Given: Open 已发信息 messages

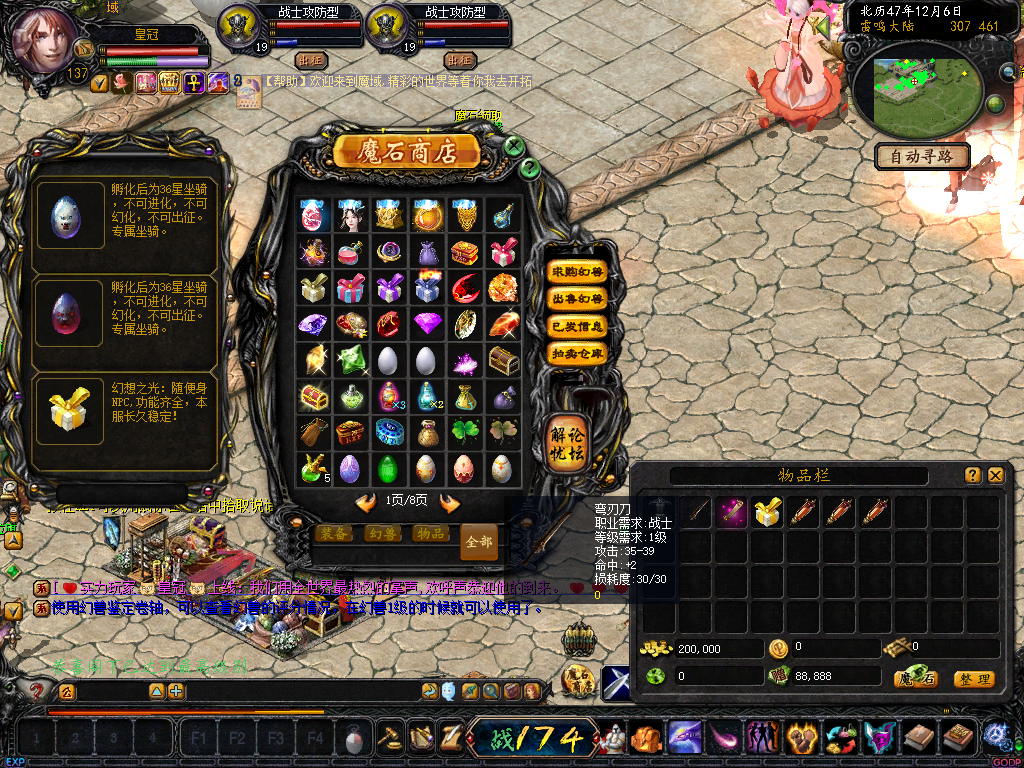Looking at the screenshot, I should pos(577,326).
